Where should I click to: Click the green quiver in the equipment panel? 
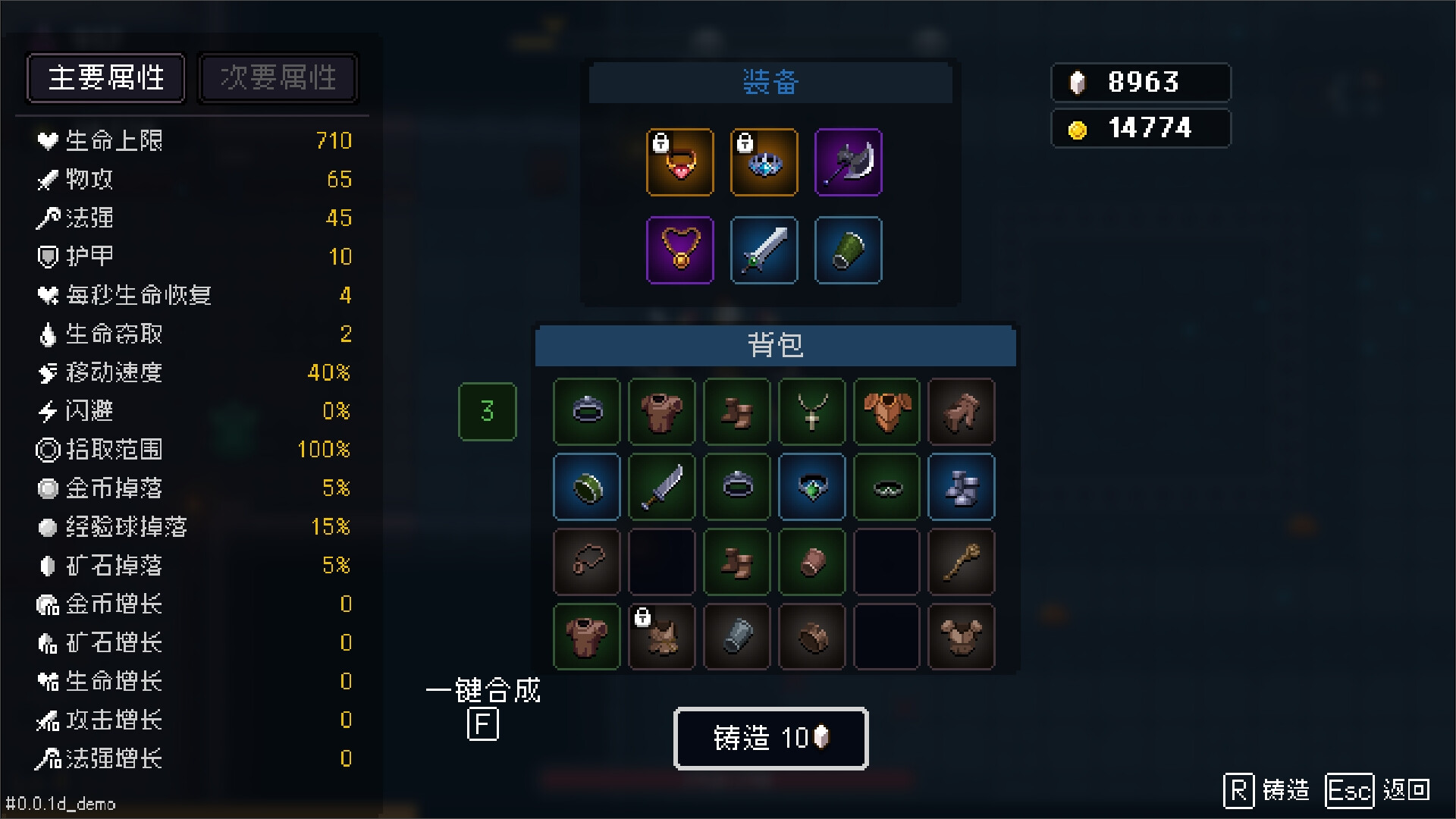(x=848, y=250)
